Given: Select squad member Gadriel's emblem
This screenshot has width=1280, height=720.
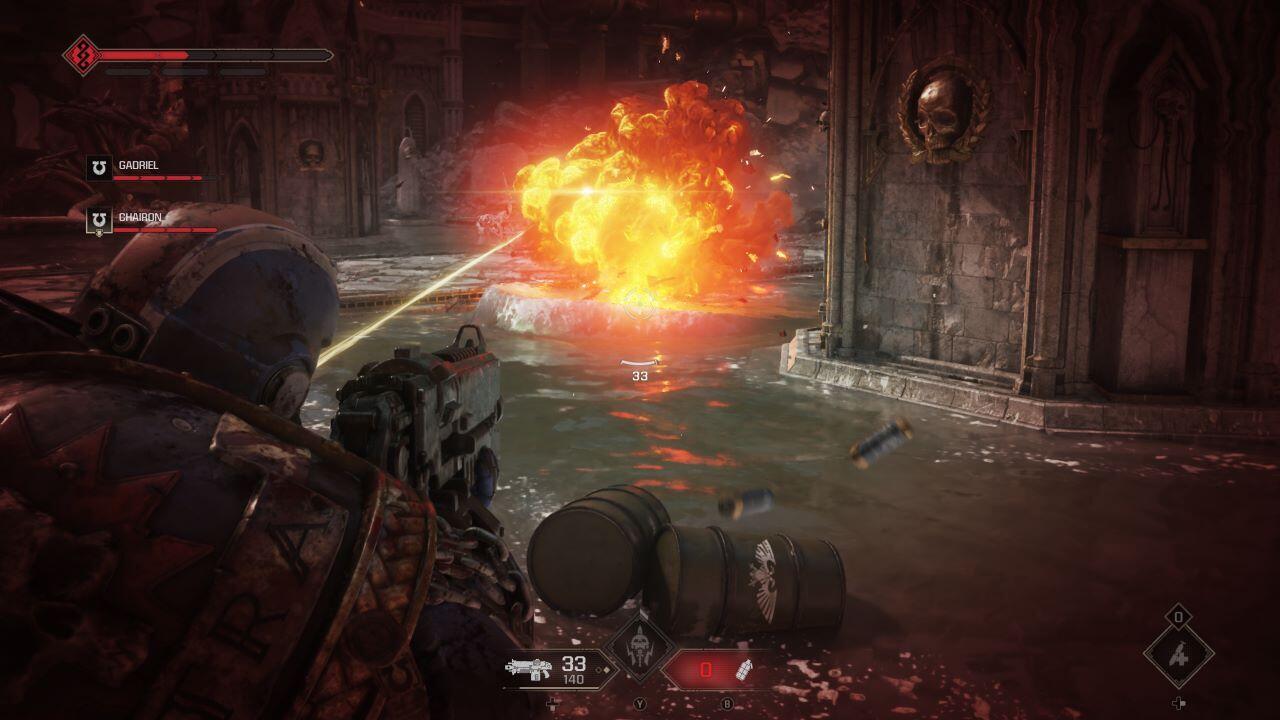Looking at the screenshot, I should 99,168.
